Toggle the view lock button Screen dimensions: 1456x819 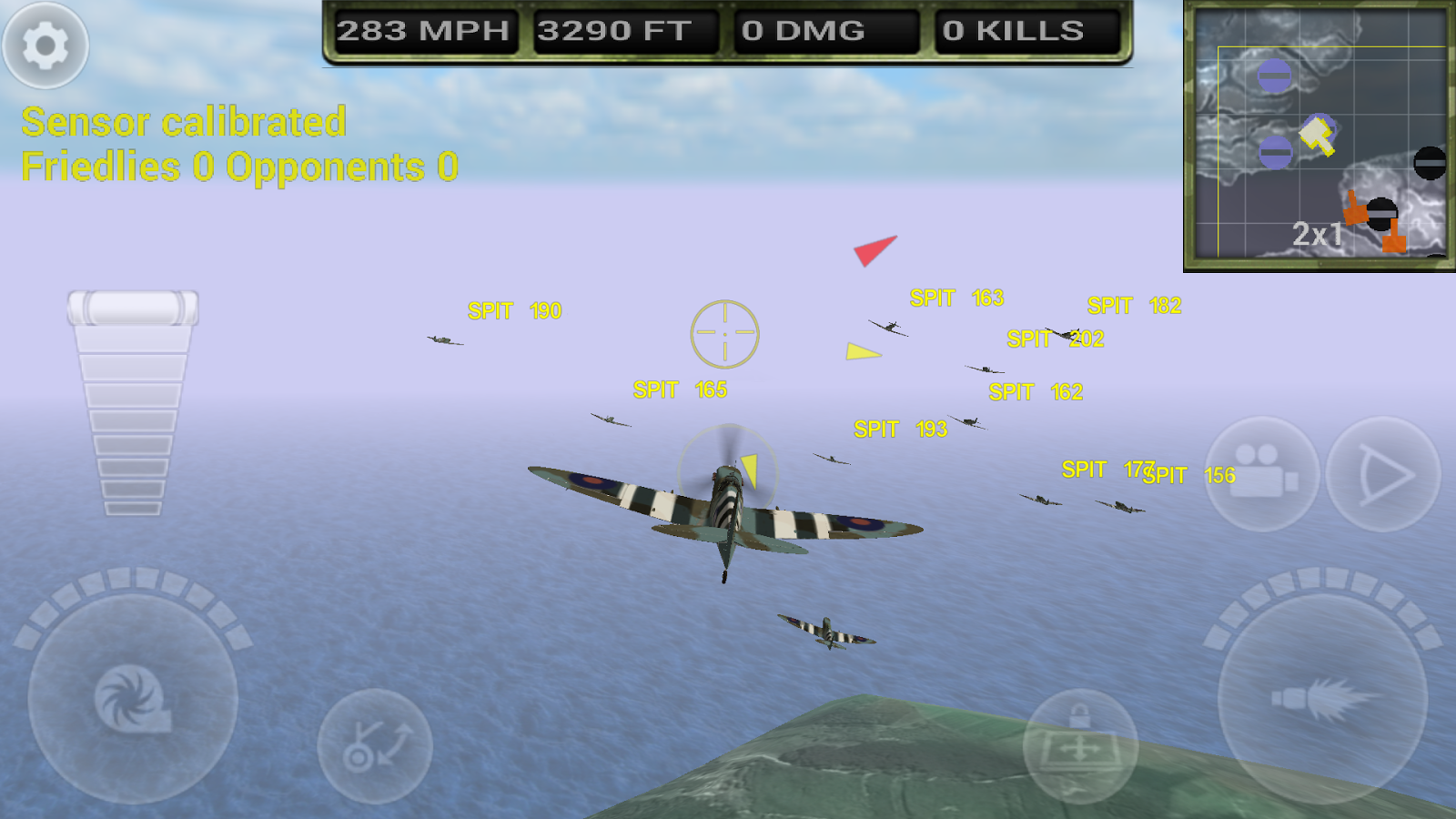click(1080, 744)
